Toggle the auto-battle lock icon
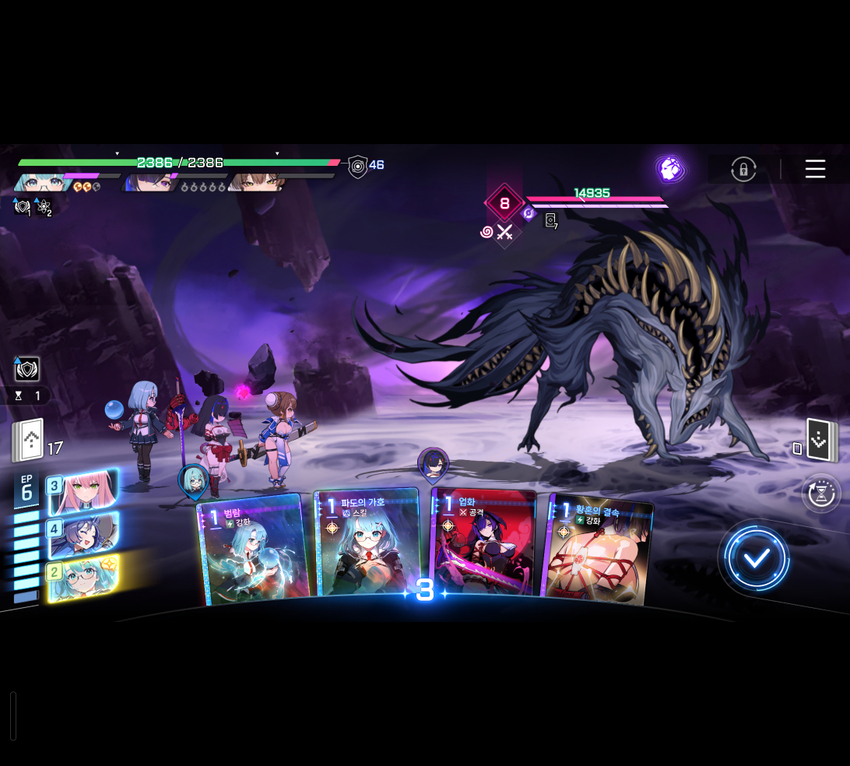 tap(743, 169)
